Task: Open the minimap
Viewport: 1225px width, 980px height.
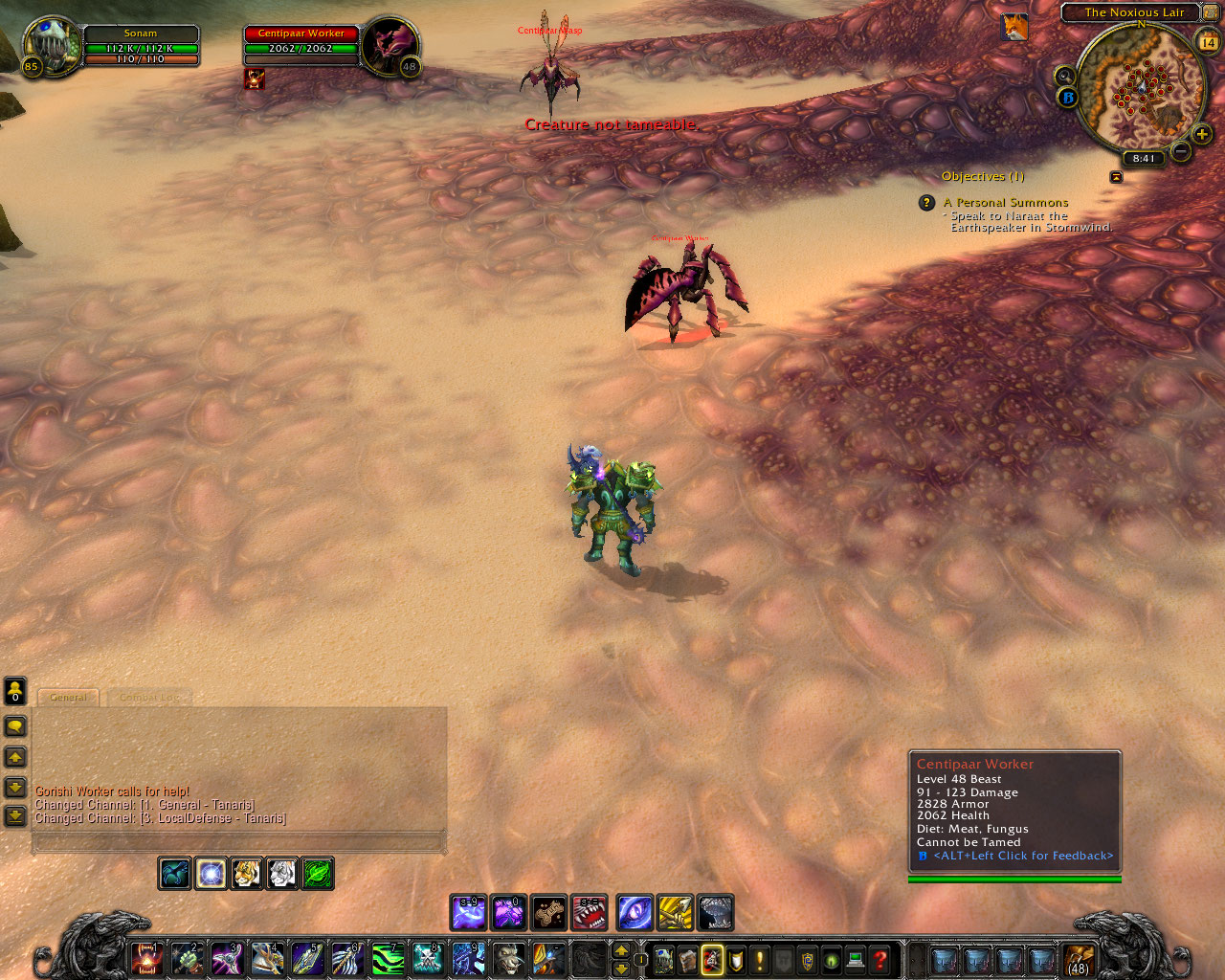Action: pyautogui.click(x=1141, y=88)
